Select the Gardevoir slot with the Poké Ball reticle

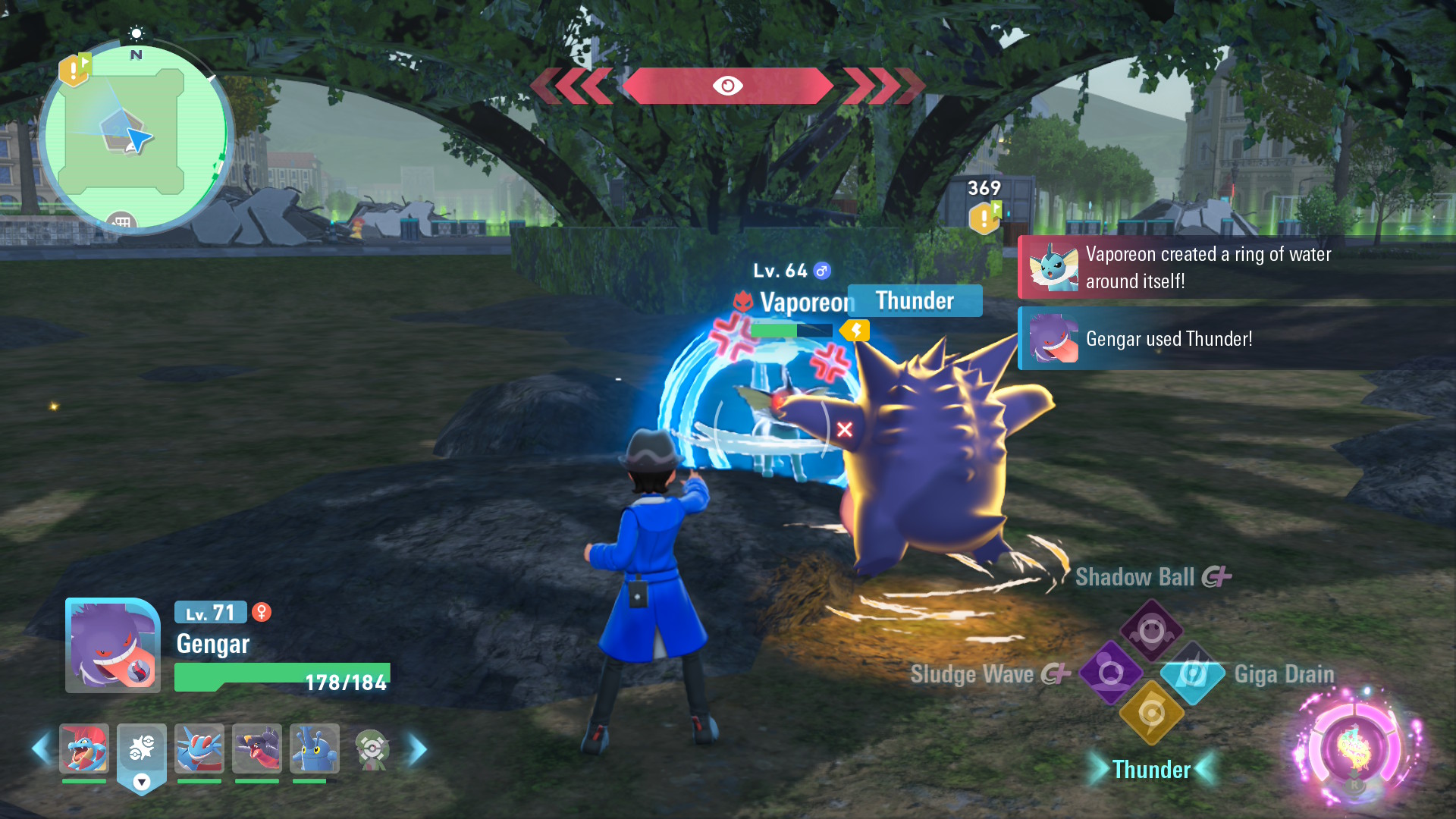pos(372,749)
